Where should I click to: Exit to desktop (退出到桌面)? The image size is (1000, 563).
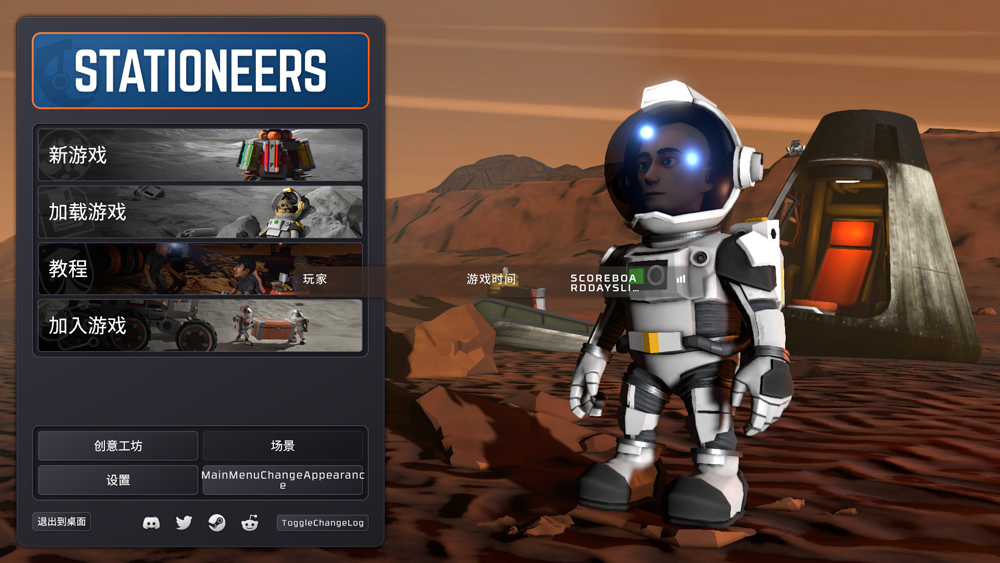(62, 522)
